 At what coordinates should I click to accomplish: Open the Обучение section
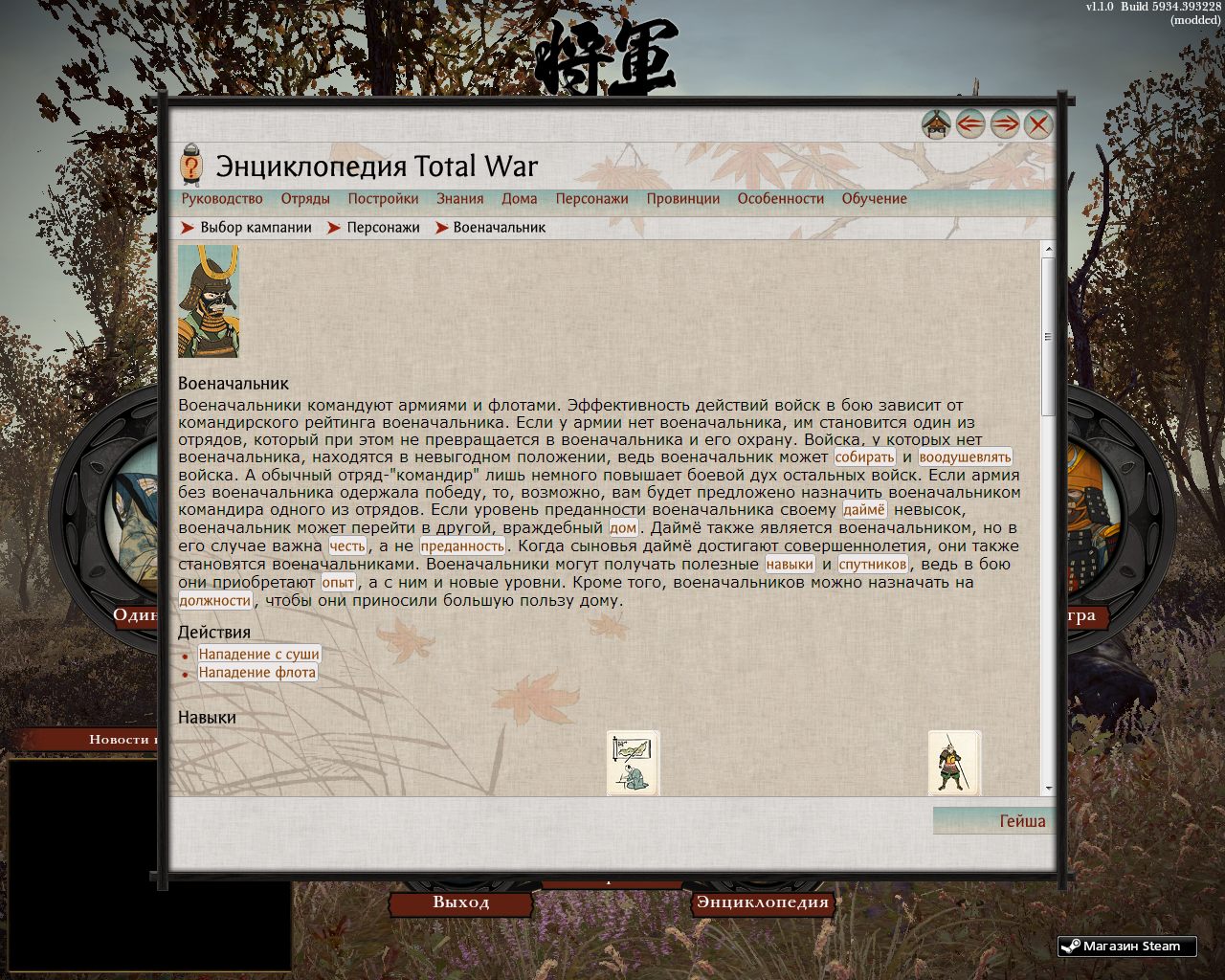[874, 198]
